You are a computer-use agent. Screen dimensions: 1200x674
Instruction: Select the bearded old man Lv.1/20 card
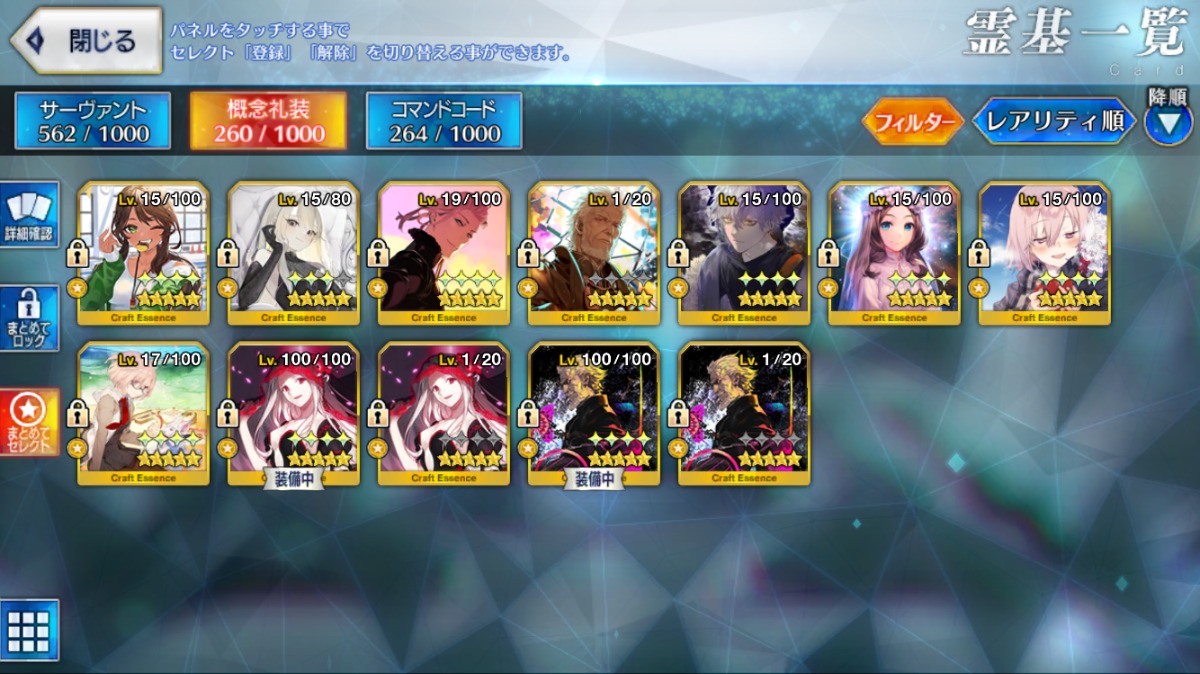594,253
